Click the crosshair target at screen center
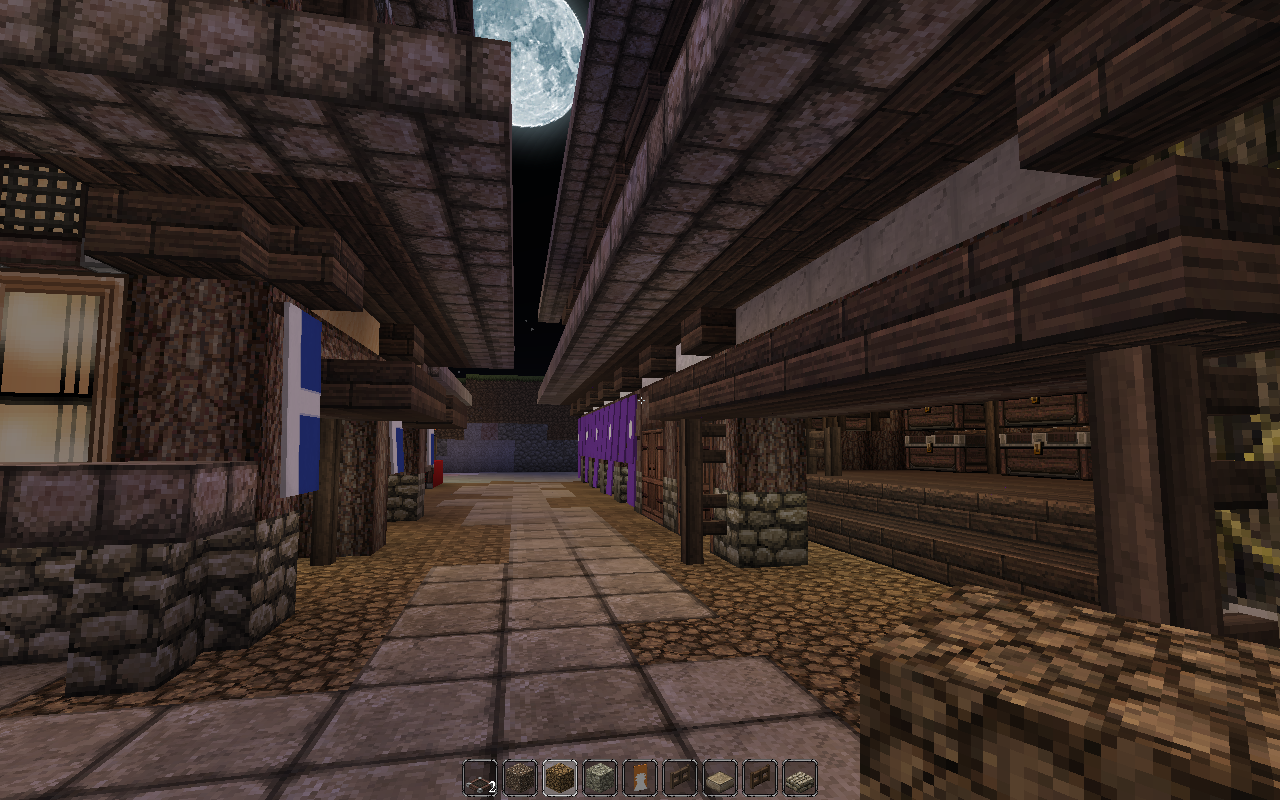Image resolution: width=1280 pixels, height=800 pixels. 640,400
